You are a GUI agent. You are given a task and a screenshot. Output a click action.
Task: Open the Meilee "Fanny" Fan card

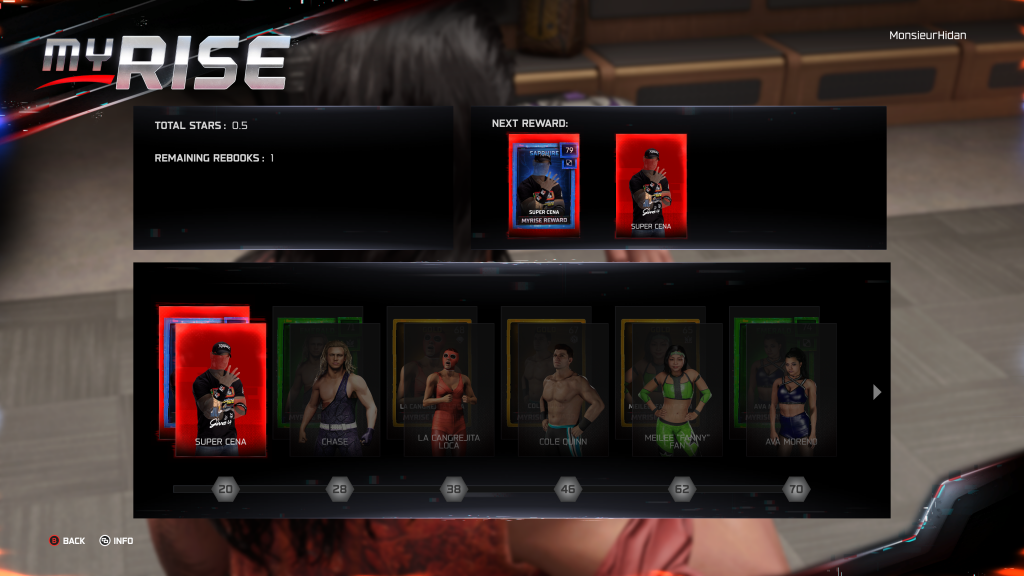pyautogui.click(x=677, y=390)
